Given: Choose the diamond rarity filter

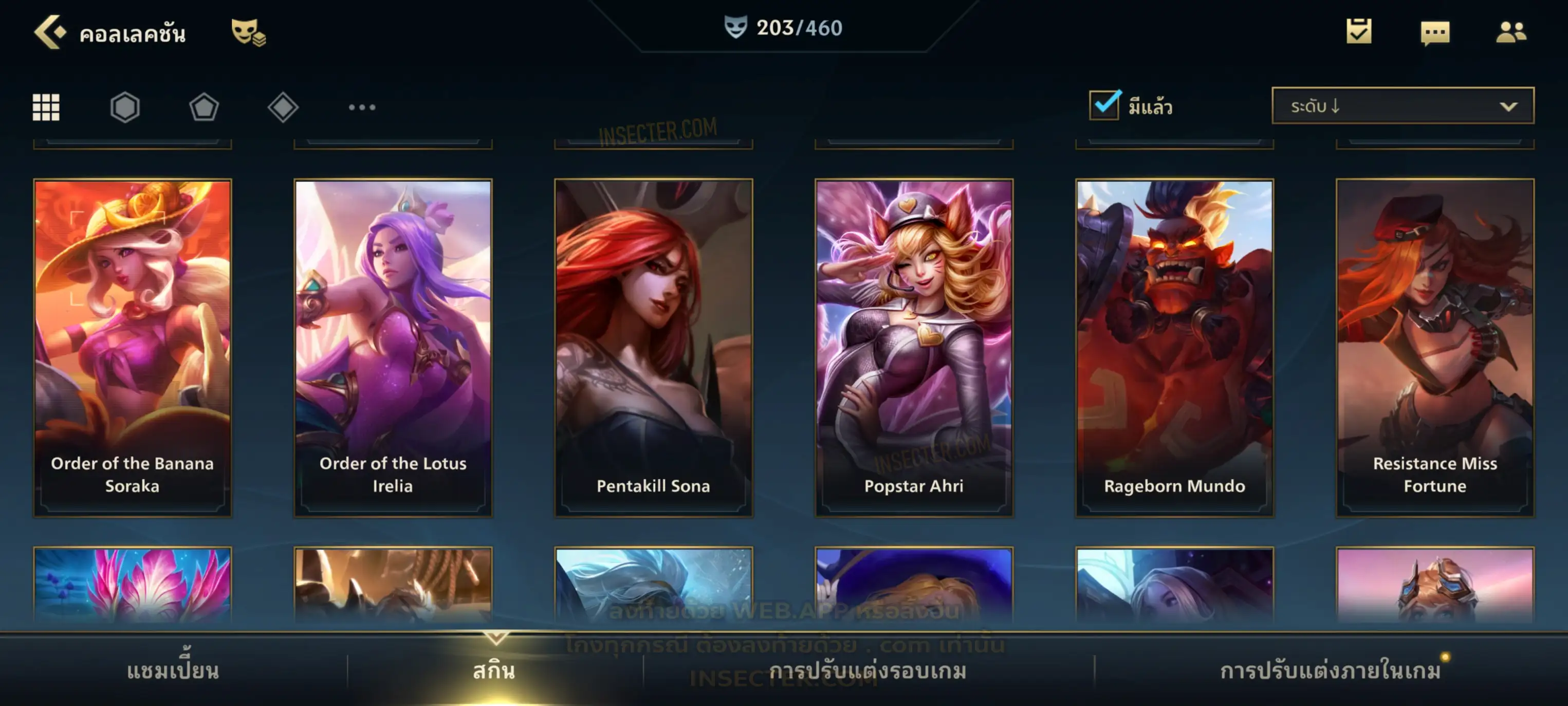Looking at the screenshot, I should click(283, 107).
